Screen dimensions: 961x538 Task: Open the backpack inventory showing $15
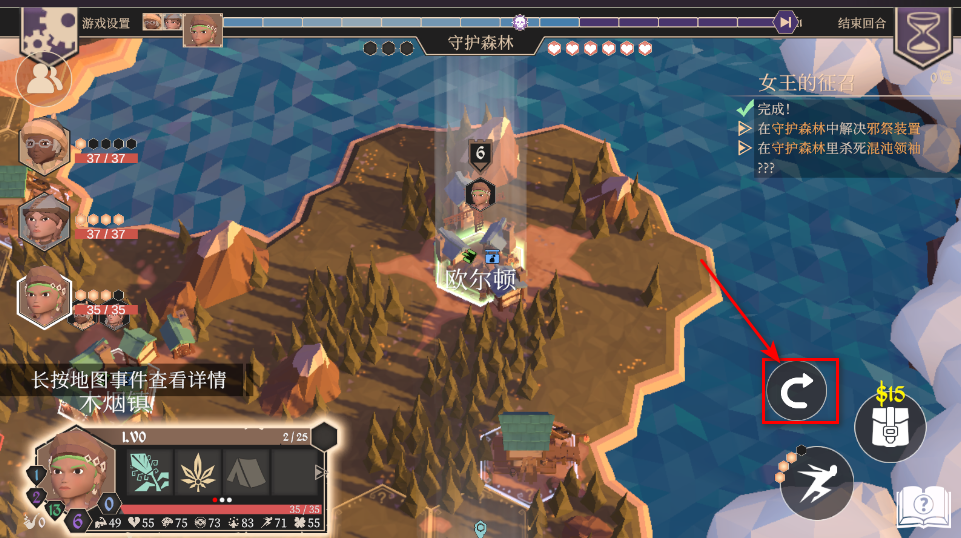point(890,427)
